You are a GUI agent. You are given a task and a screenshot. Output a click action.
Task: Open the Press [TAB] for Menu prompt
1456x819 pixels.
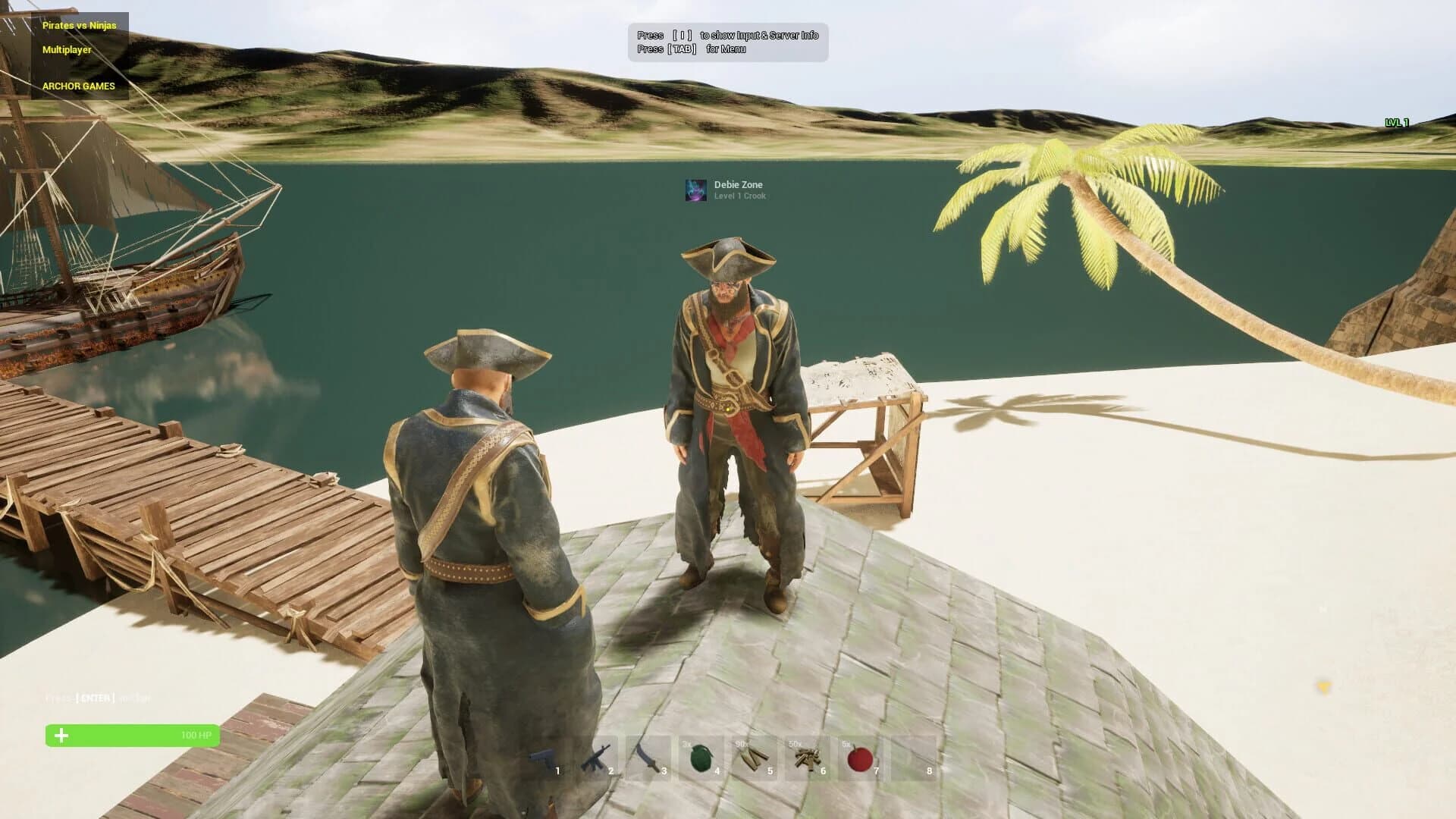(692, 49)
